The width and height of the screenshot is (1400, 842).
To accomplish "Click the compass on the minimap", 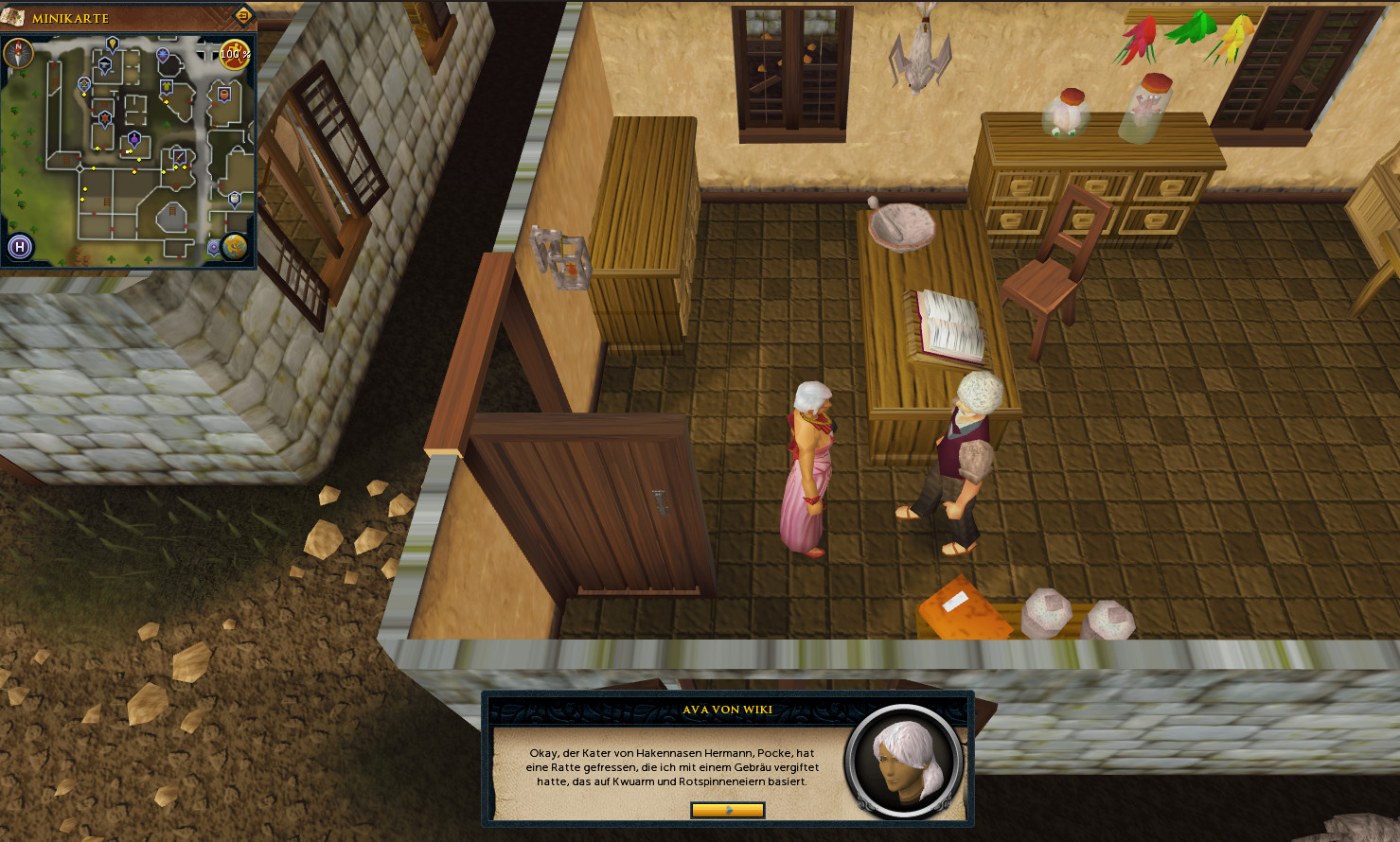I will click(17, 53).
